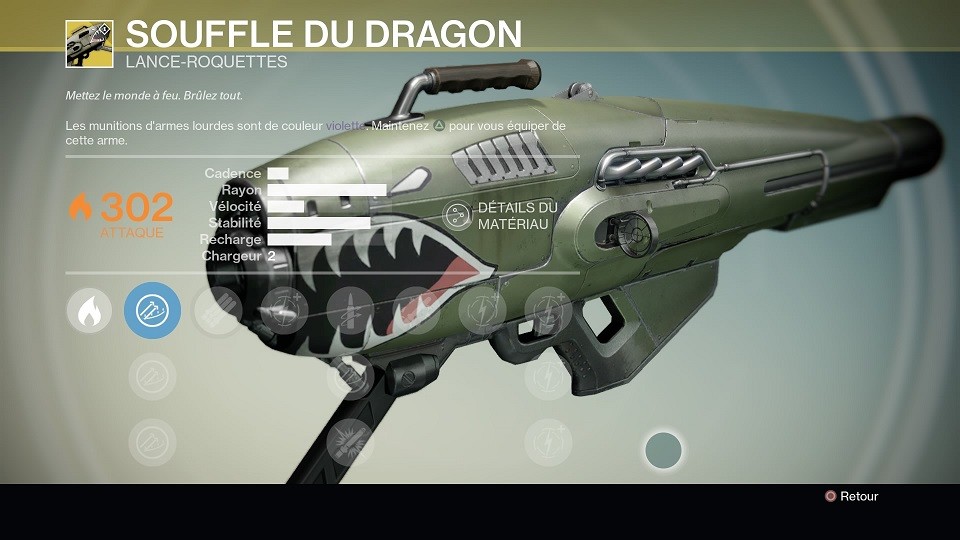Select the solar flame damage node
The height and width of the screenshot is (540, 960).
pyautogui.click(x=89, y=311)
